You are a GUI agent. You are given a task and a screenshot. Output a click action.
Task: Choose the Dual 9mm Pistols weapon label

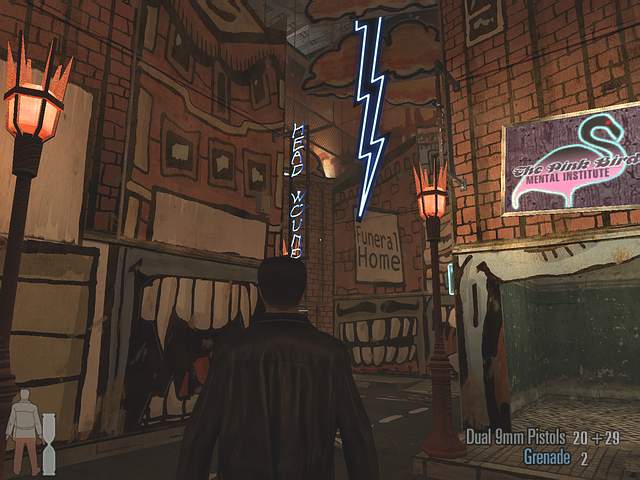(515, 437)
